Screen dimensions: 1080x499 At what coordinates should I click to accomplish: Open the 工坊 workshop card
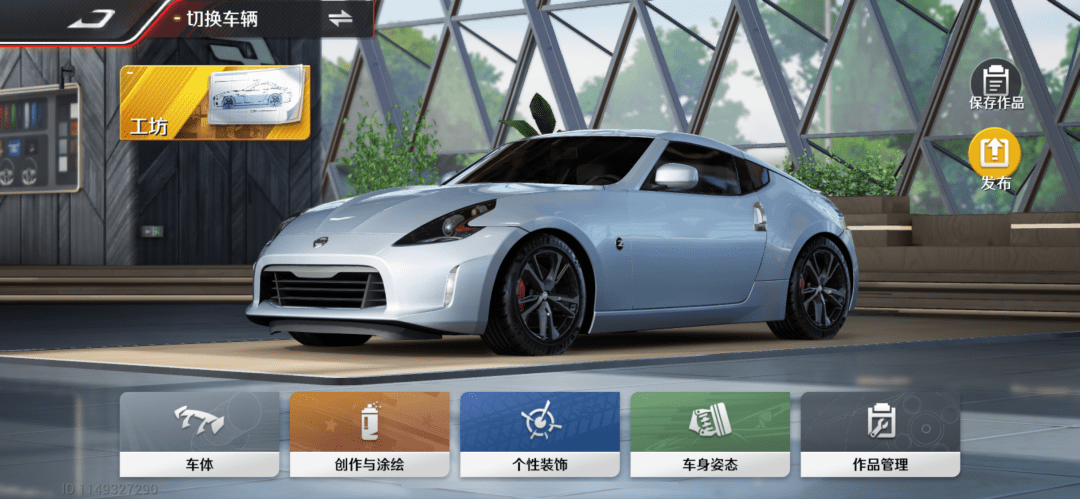[214, 103]
